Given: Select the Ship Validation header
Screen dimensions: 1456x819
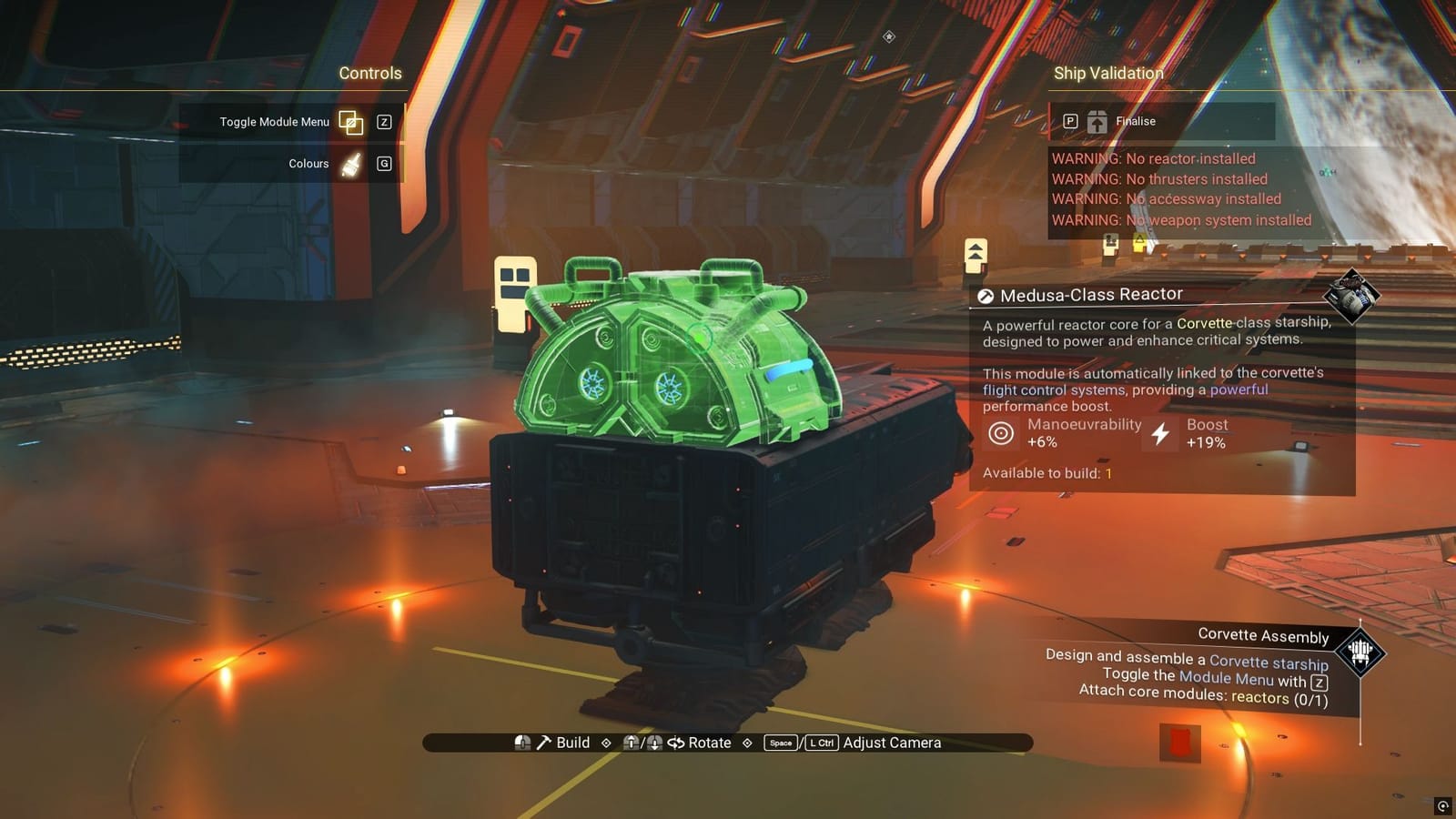Looking at the screenshot, I should tap(1108, 73).
